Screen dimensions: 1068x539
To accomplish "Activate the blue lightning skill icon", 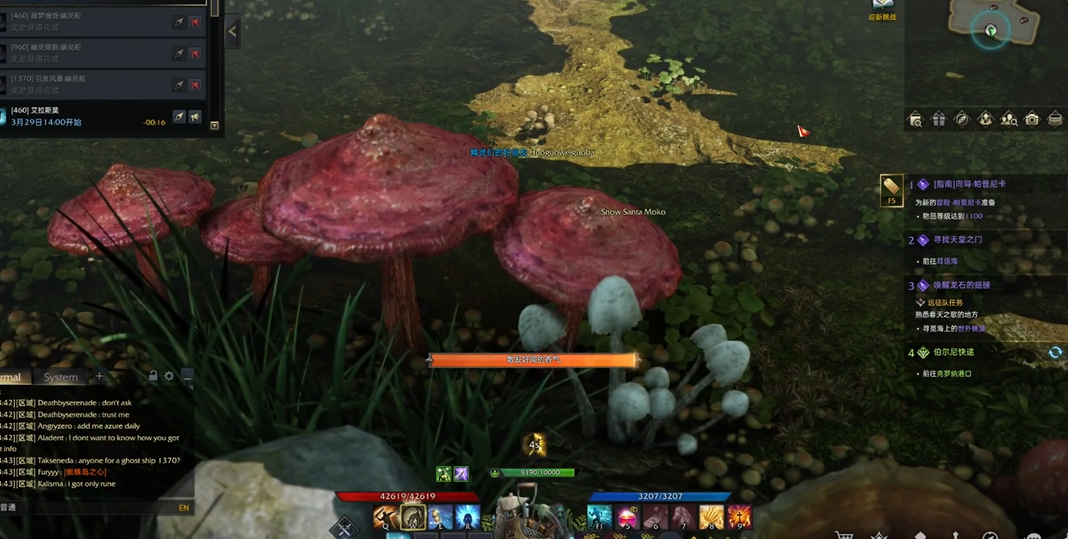I will pos(467,517).
